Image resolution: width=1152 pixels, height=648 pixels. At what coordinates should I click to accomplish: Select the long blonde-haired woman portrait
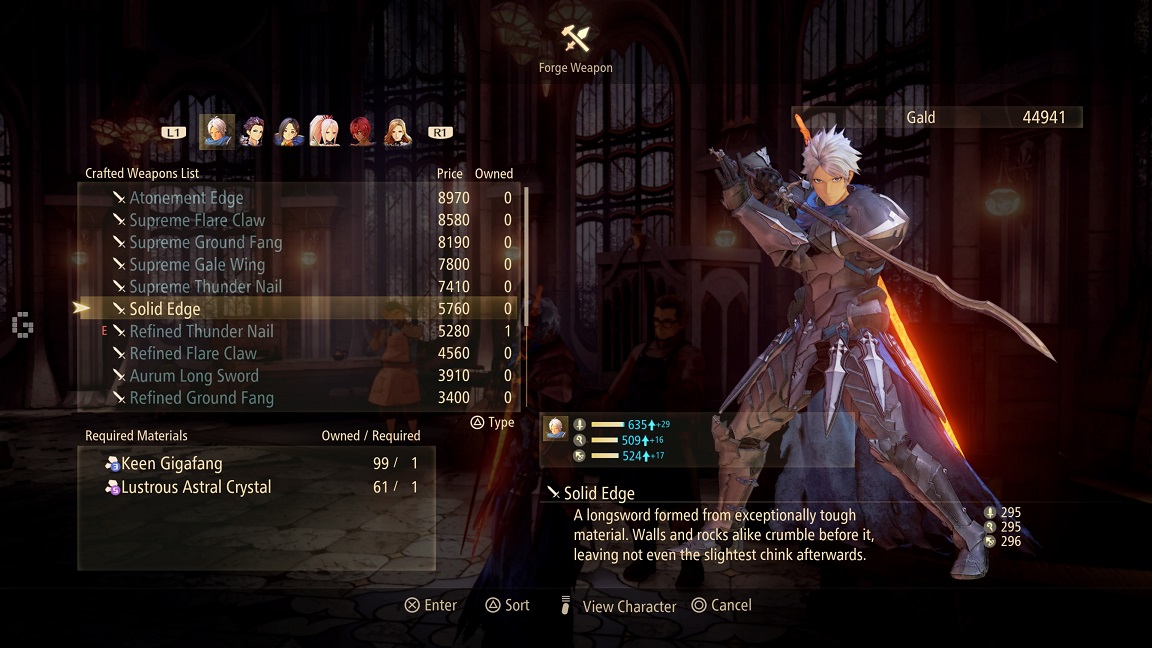pyautogui.click(x=397, y=131)
